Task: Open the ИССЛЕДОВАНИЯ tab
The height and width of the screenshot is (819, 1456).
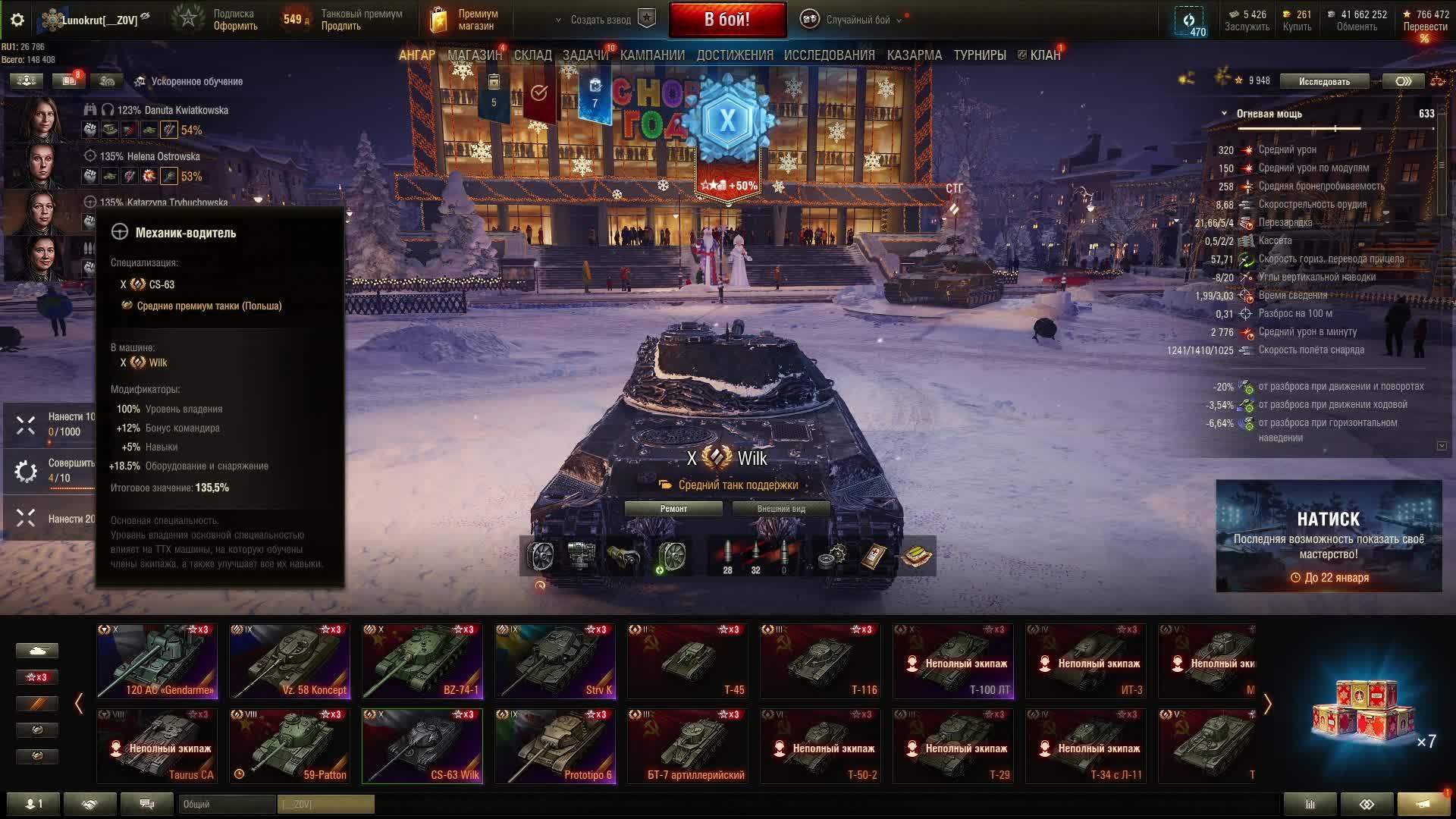Action: coord(829,55)
